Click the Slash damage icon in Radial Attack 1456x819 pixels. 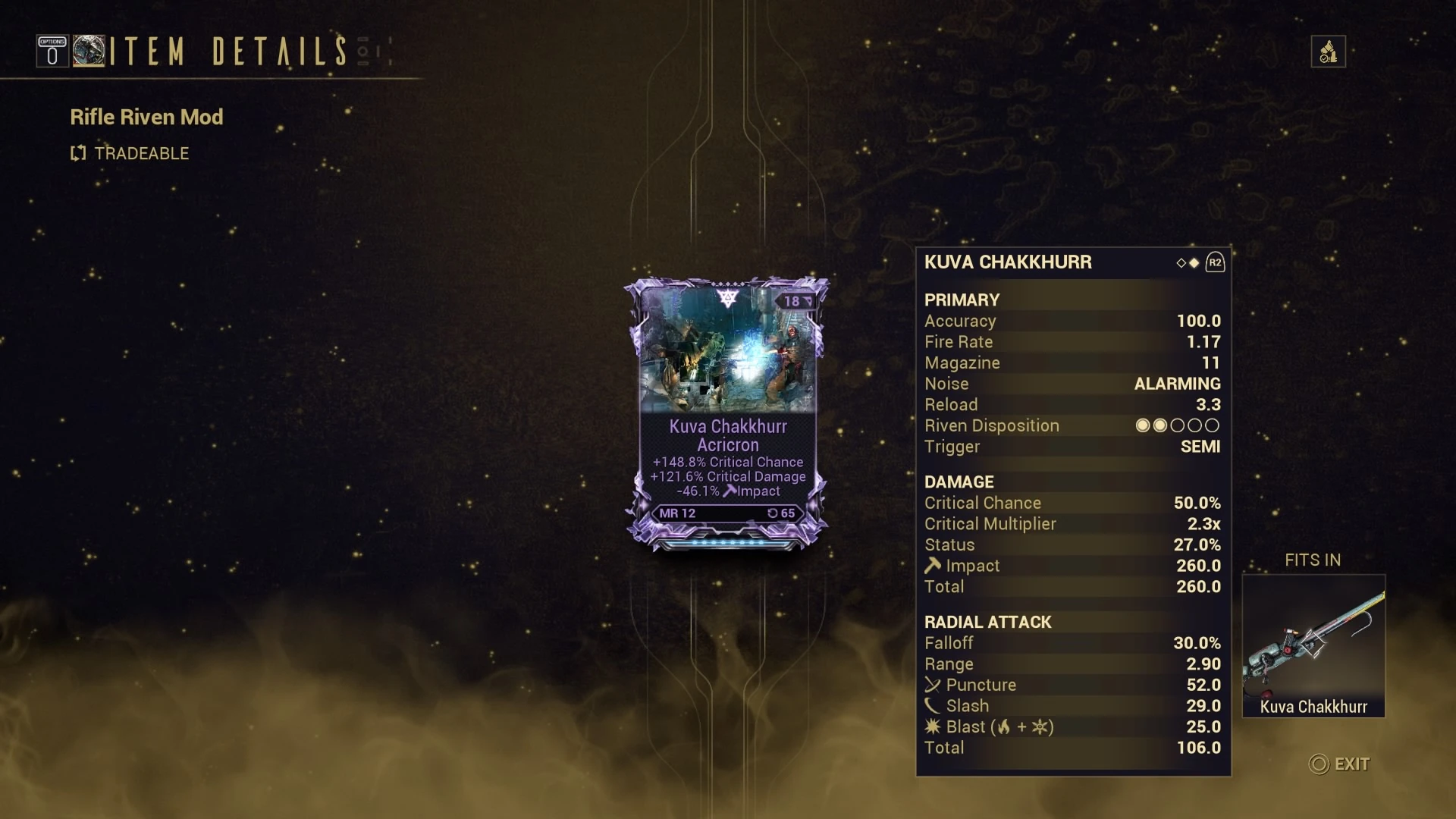pos(932,705)
